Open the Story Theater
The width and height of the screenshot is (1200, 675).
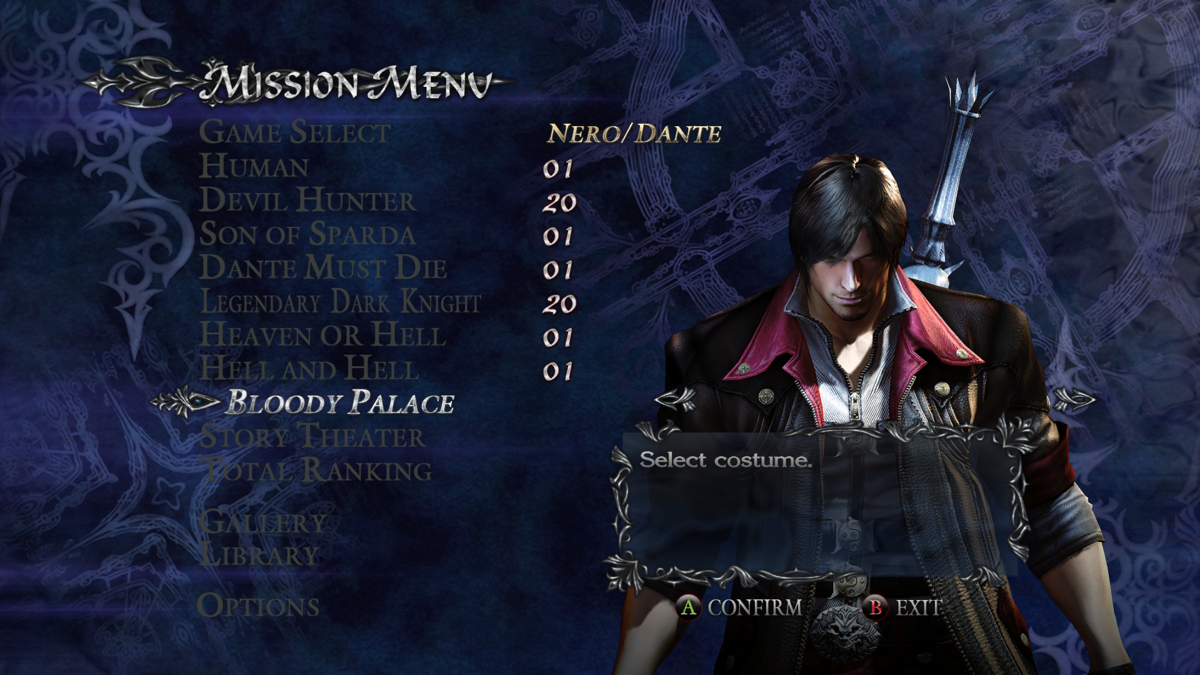(312, 437)
